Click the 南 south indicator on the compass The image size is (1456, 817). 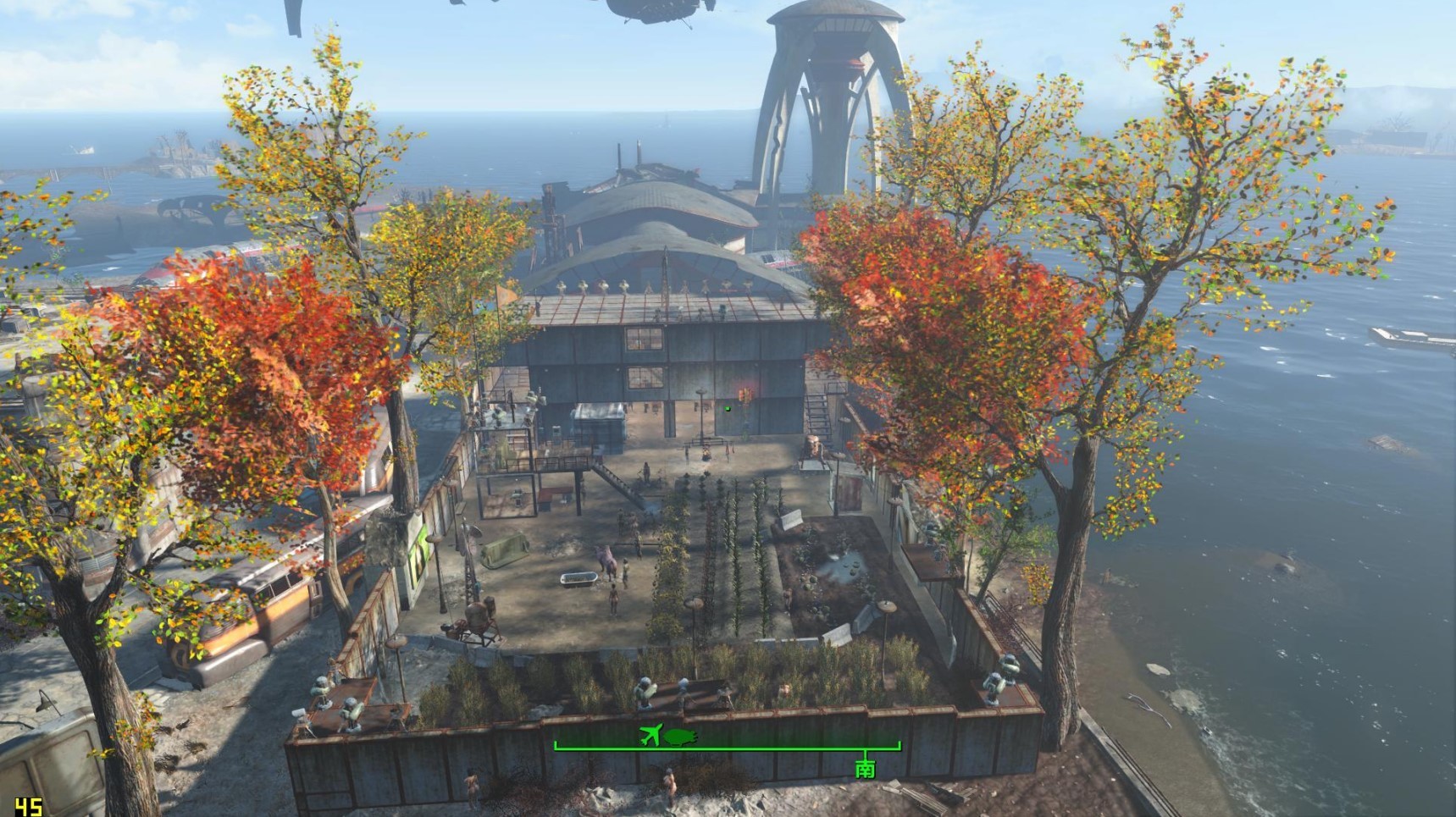(865, 768)
